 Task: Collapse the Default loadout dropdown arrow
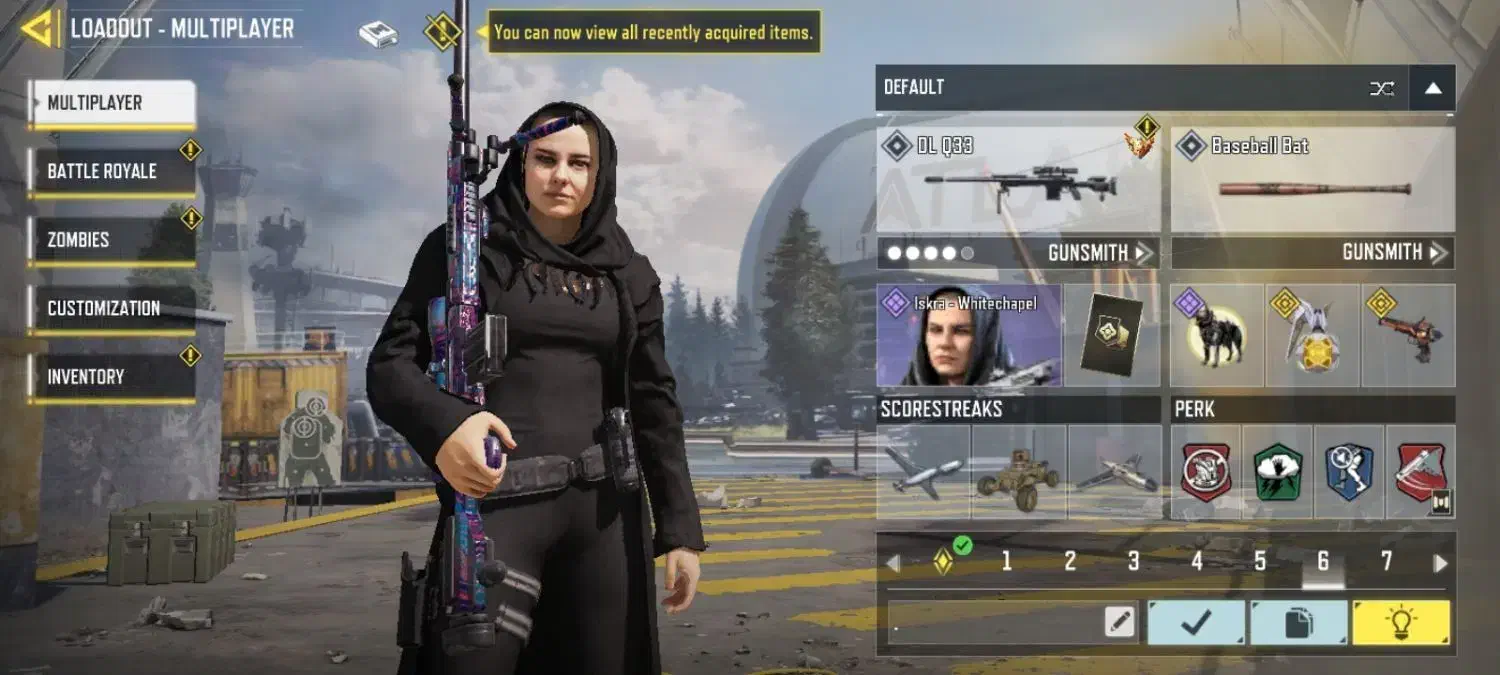(x=1432, y=88)
